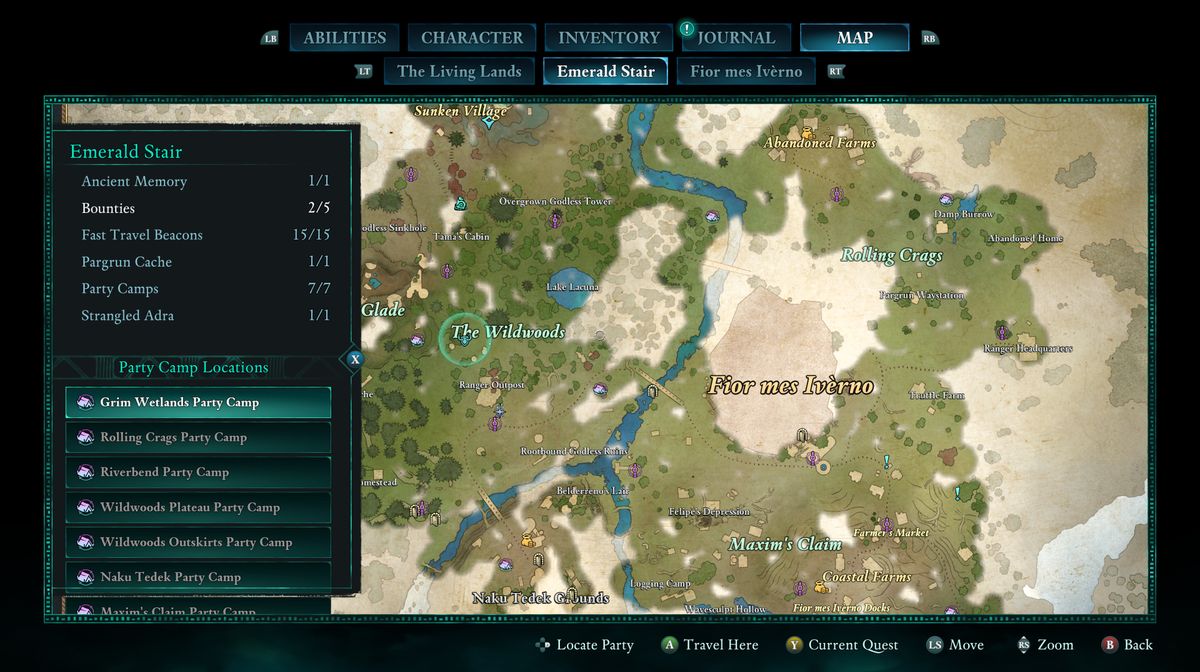Select the Pargrun Cache legend row
The width and height of the screenshot is (1200, 672).
point(205,262)
